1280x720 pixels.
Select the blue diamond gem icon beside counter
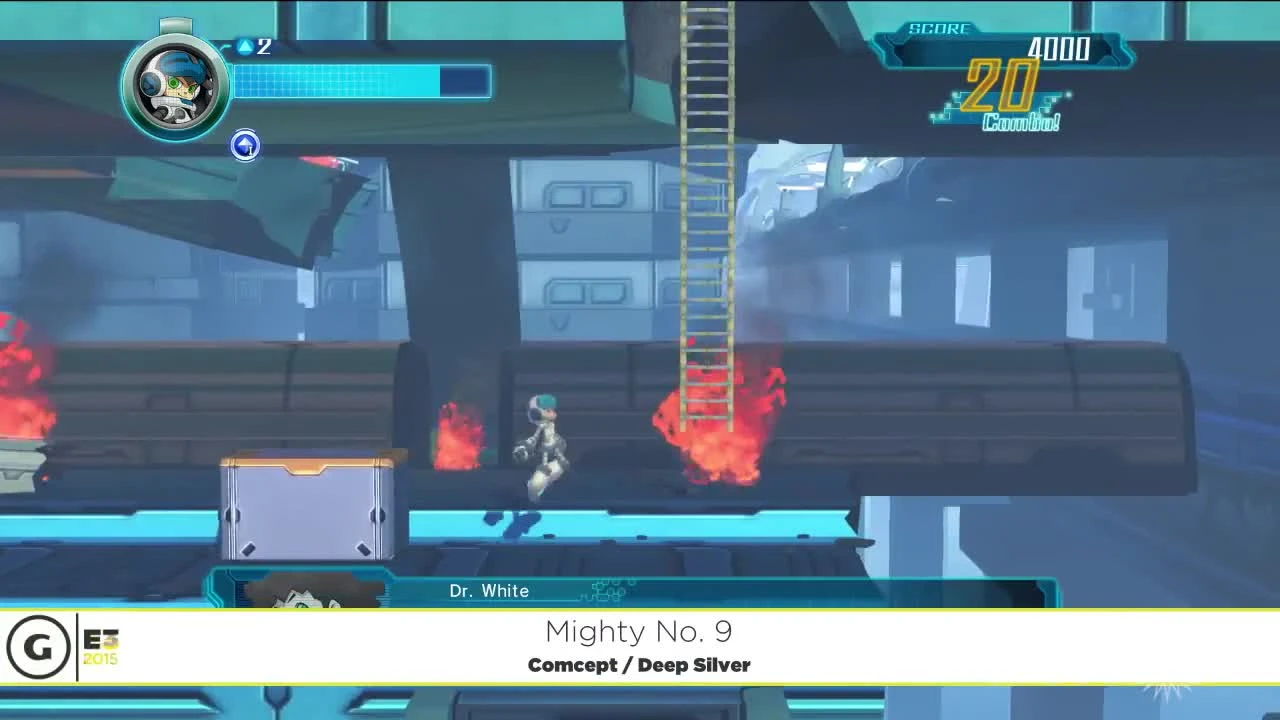click(243, 46)
